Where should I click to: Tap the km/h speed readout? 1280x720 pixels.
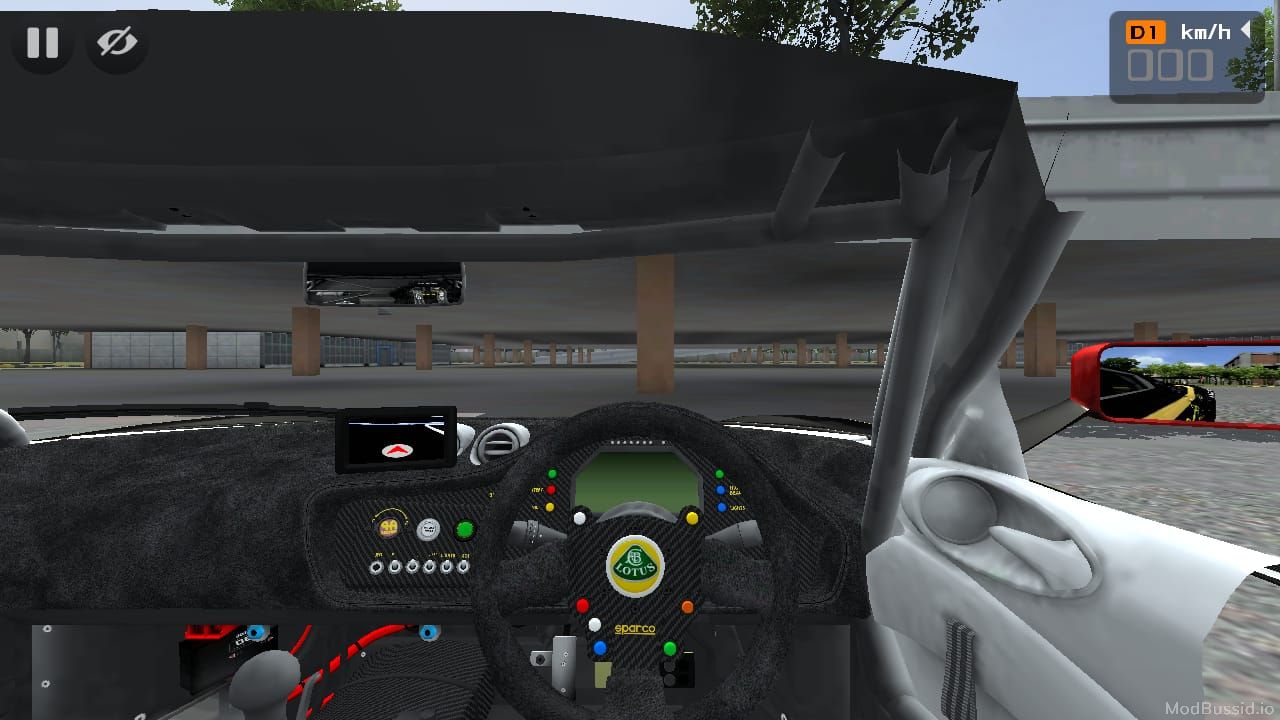coord(1205,32)
